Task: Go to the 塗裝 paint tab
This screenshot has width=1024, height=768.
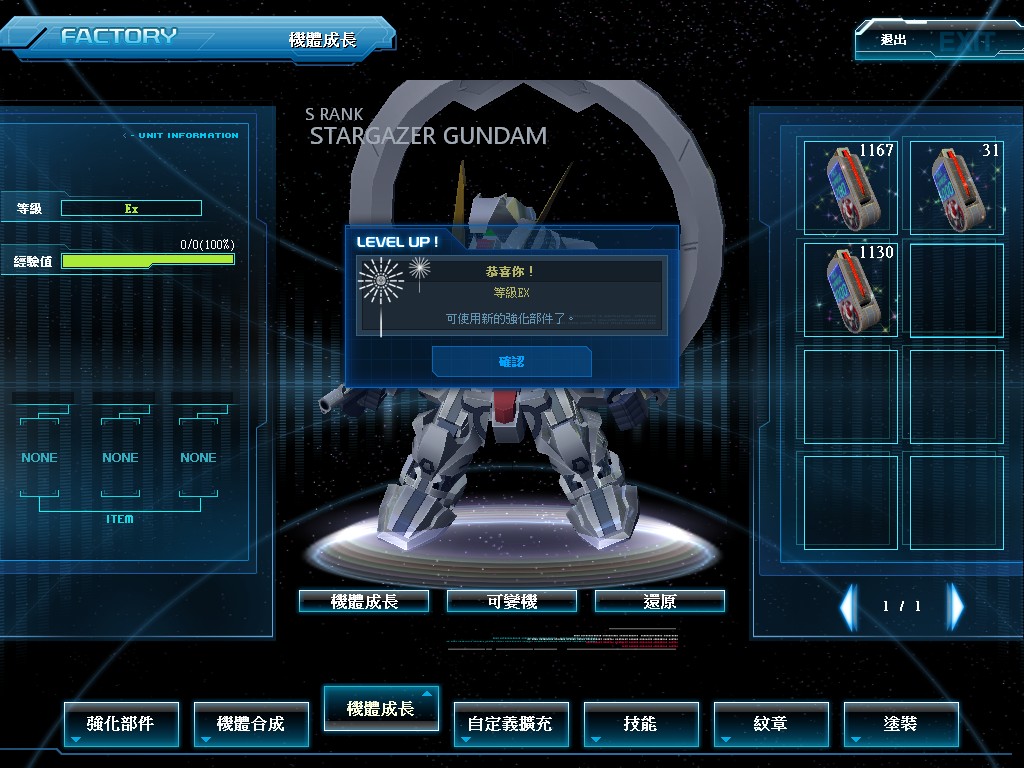Action: [901, 723]
